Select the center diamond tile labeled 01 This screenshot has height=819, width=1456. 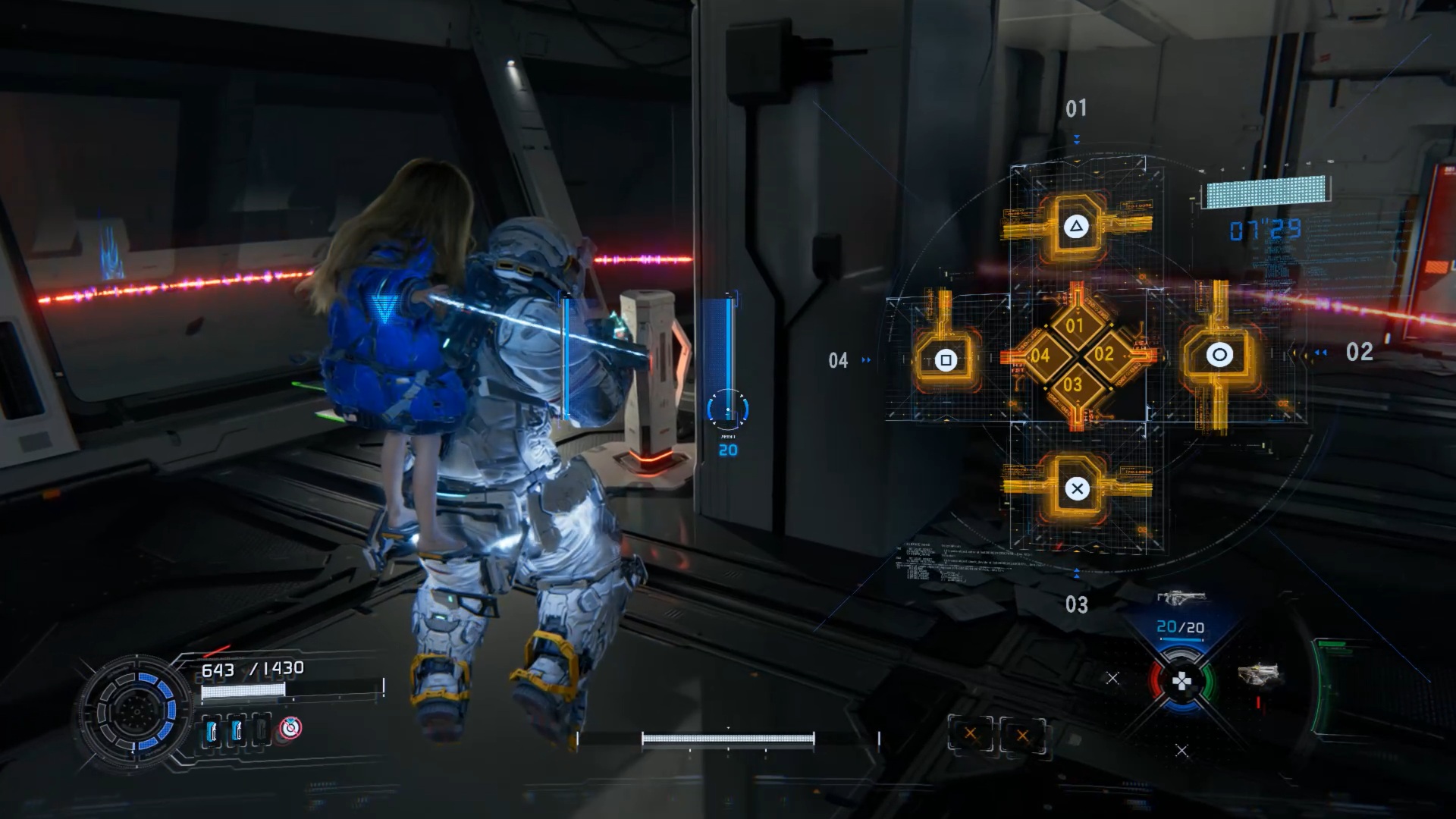pyautogui.click(x=1075, y=326)
